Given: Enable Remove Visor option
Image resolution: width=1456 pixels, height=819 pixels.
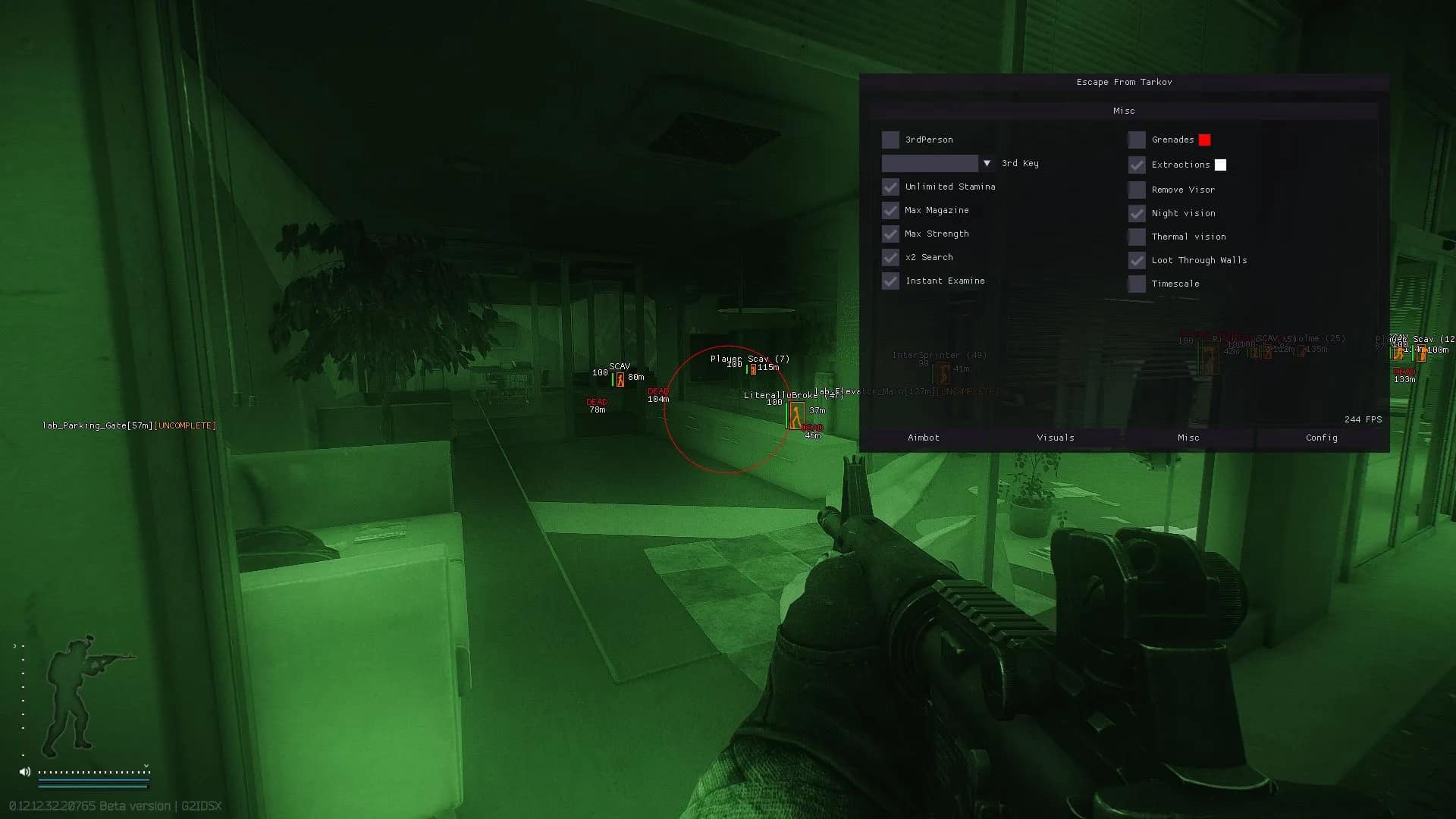Looking at the screenshot, I should click(x=1137, y=190).
